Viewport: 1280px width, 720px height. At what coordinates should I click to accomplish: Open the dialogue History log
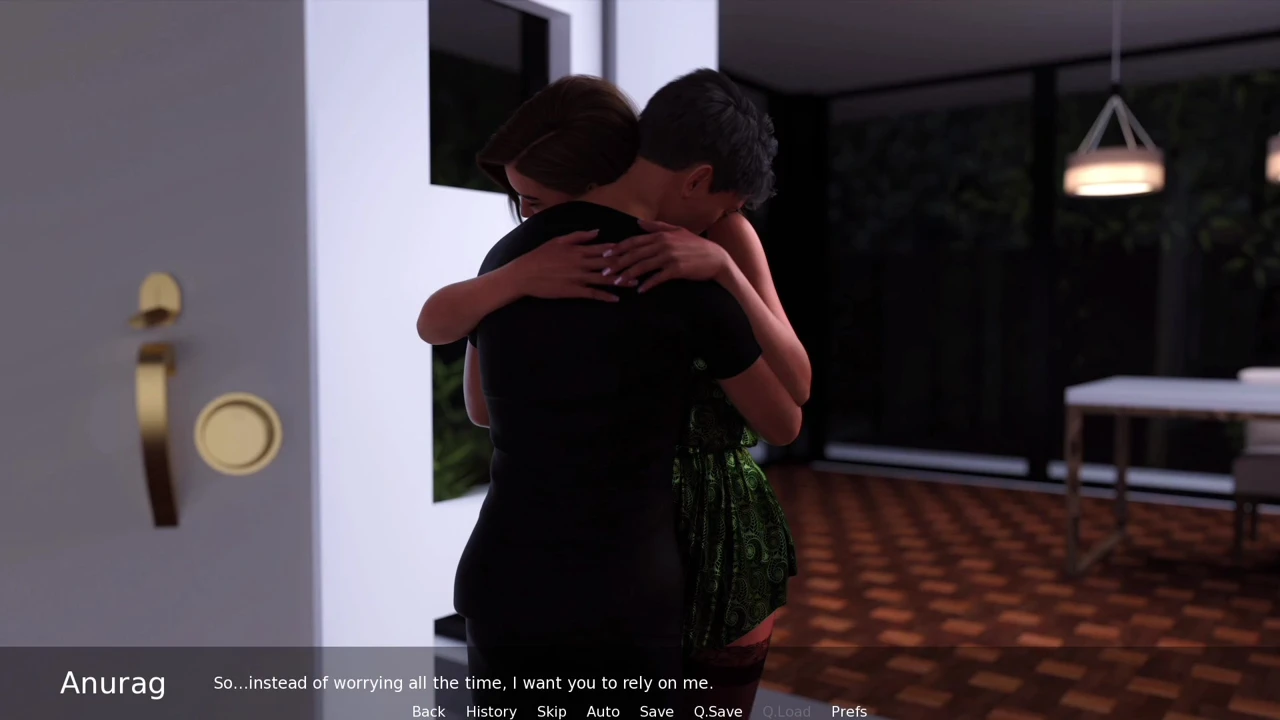coord(491,711)
